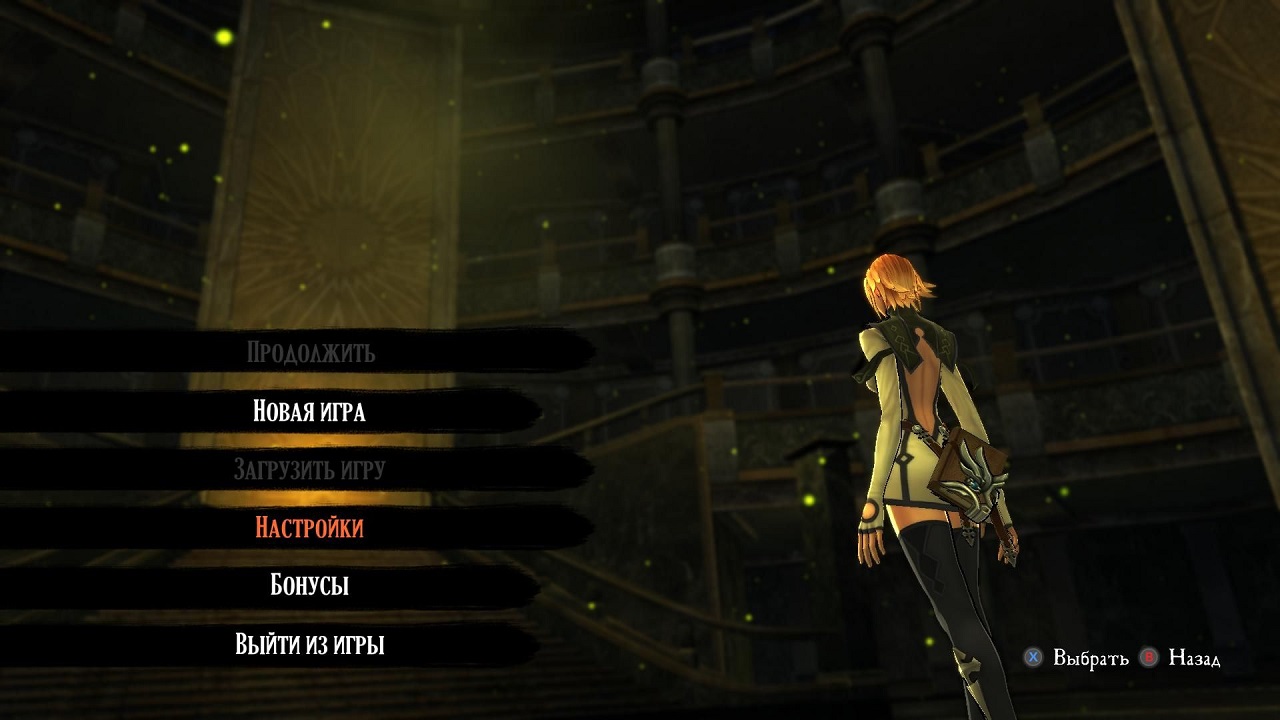The width and height of the screenshot is (1280, 720).
Task: Open the Настройки settings menu
Action: [309, 527]
